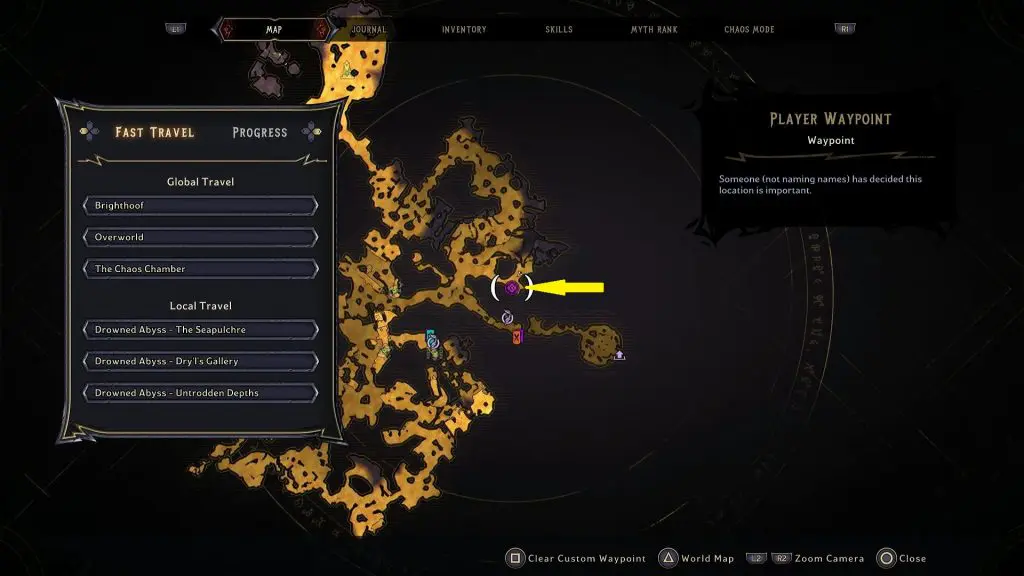The height and width of the screenshot is (576, 1024).
Task: Show the Myth Rank tab
Action: [654, 30]
